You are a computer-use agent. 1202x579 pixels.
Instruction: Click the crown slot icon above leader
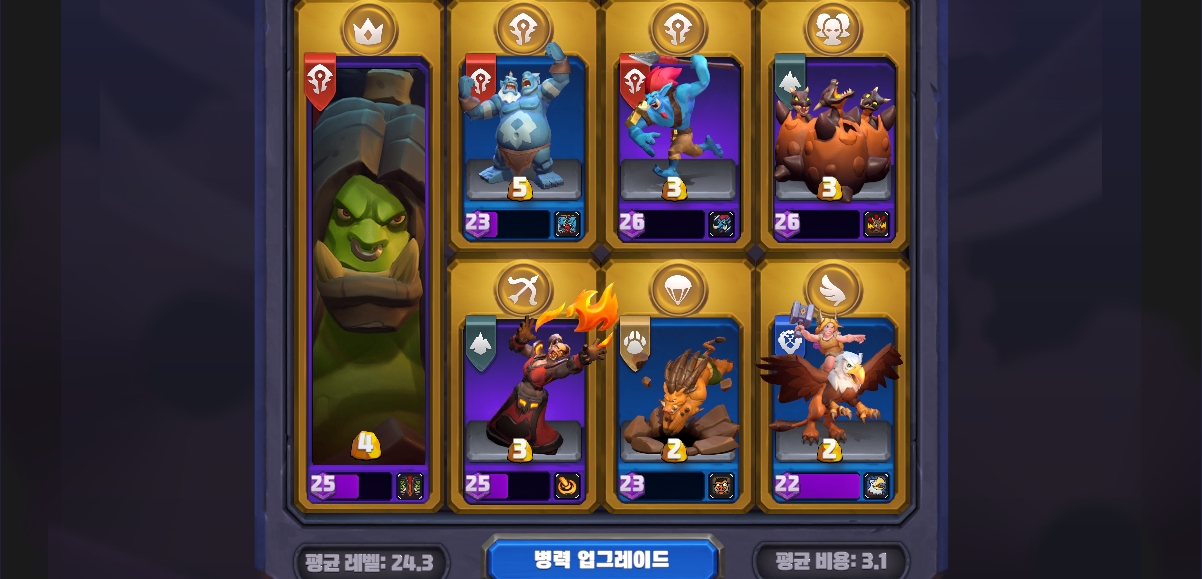369,31
